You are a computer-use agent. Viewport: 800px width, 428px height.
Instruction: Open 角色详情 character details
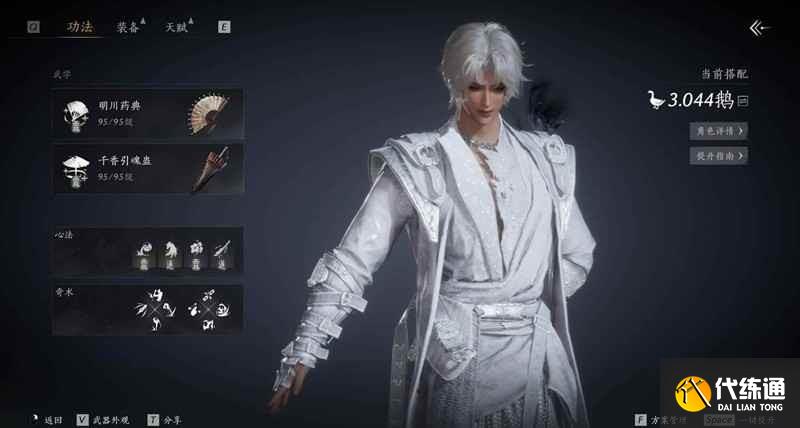[718, 130]
